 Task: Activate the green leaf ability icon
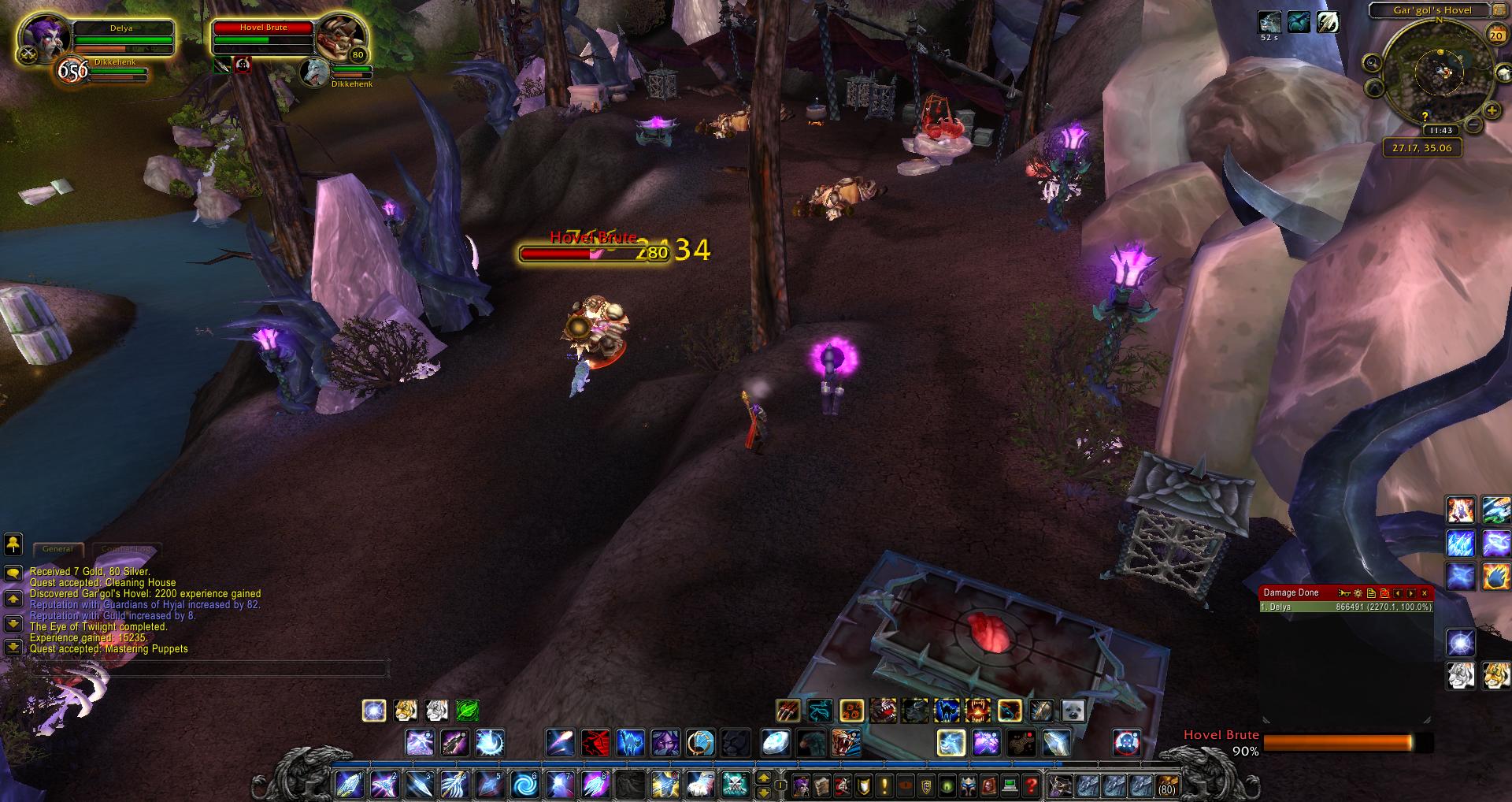pos(467,711)
